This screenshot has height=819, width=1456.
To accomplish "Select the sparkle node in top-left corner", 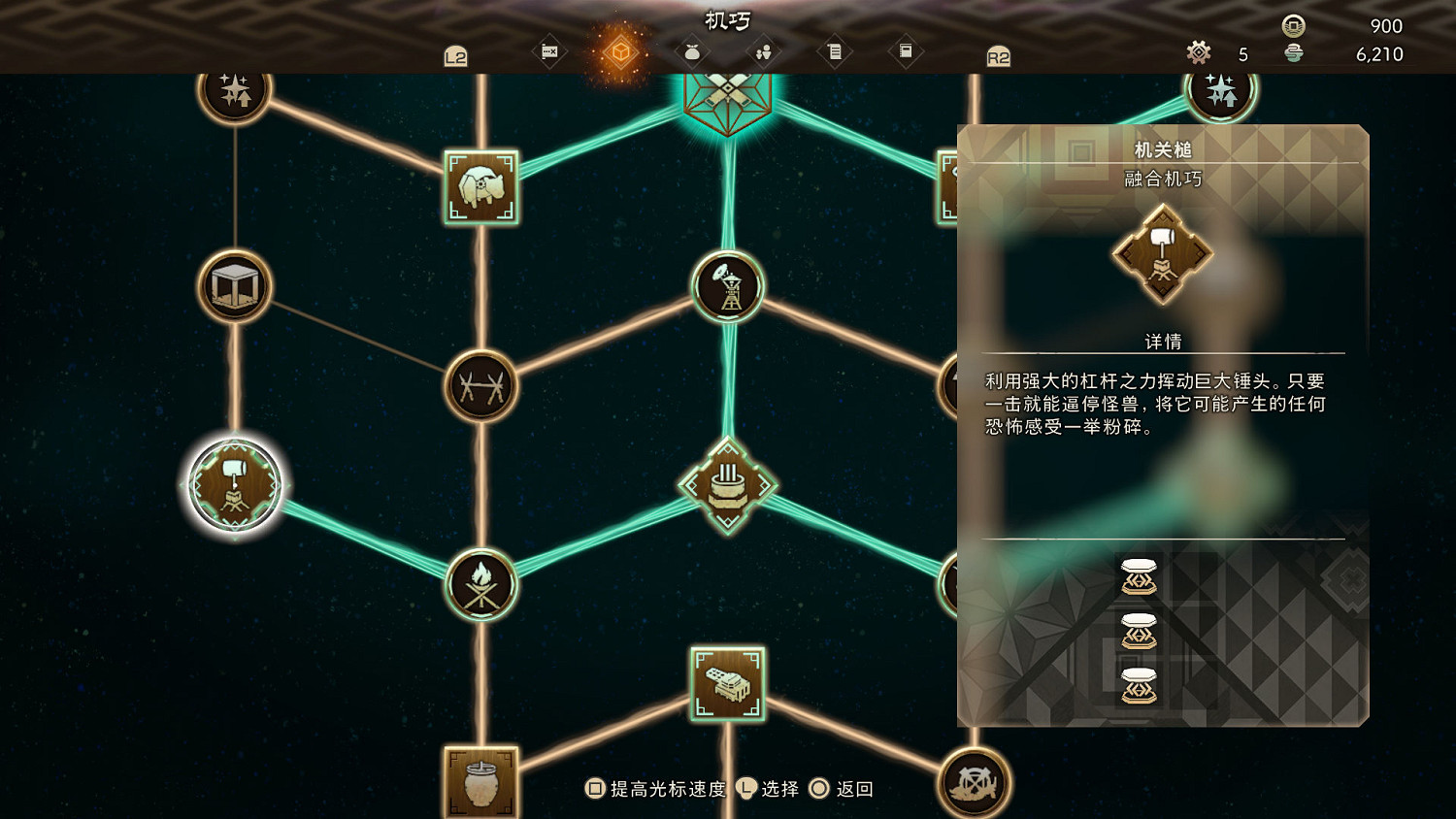I will (233, 89).
